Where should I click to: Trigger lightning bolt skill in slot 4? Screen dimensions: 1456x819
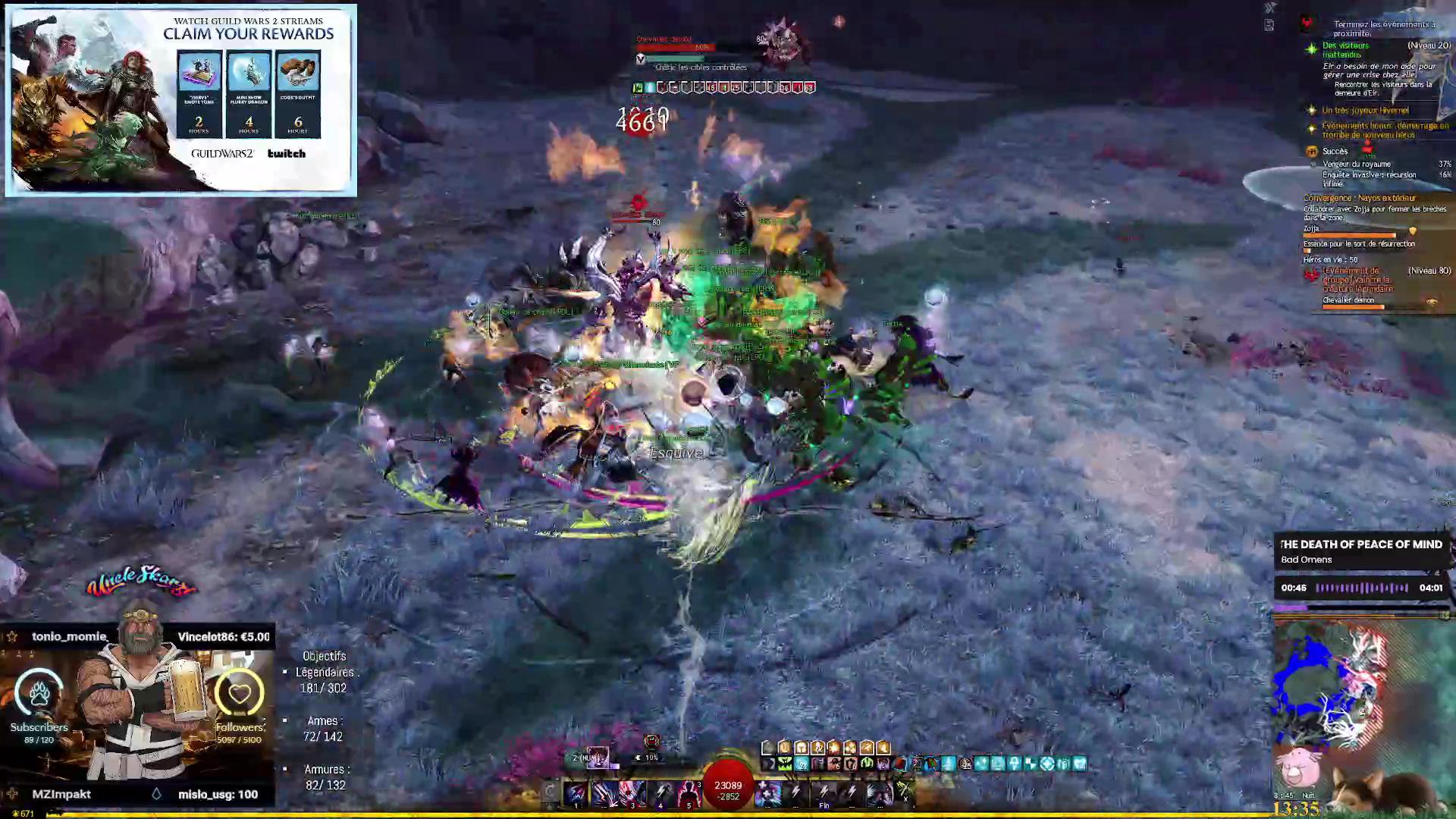661,793
